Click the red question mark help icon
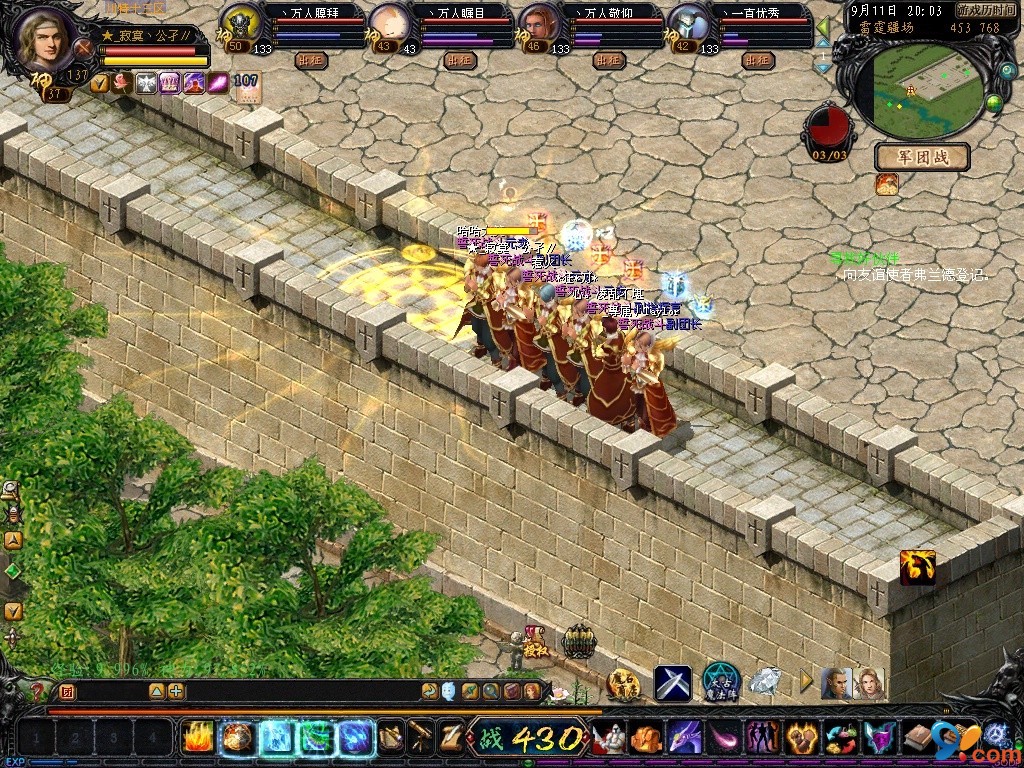Screen dimensions: 1024x768 [x=37, y=691]
